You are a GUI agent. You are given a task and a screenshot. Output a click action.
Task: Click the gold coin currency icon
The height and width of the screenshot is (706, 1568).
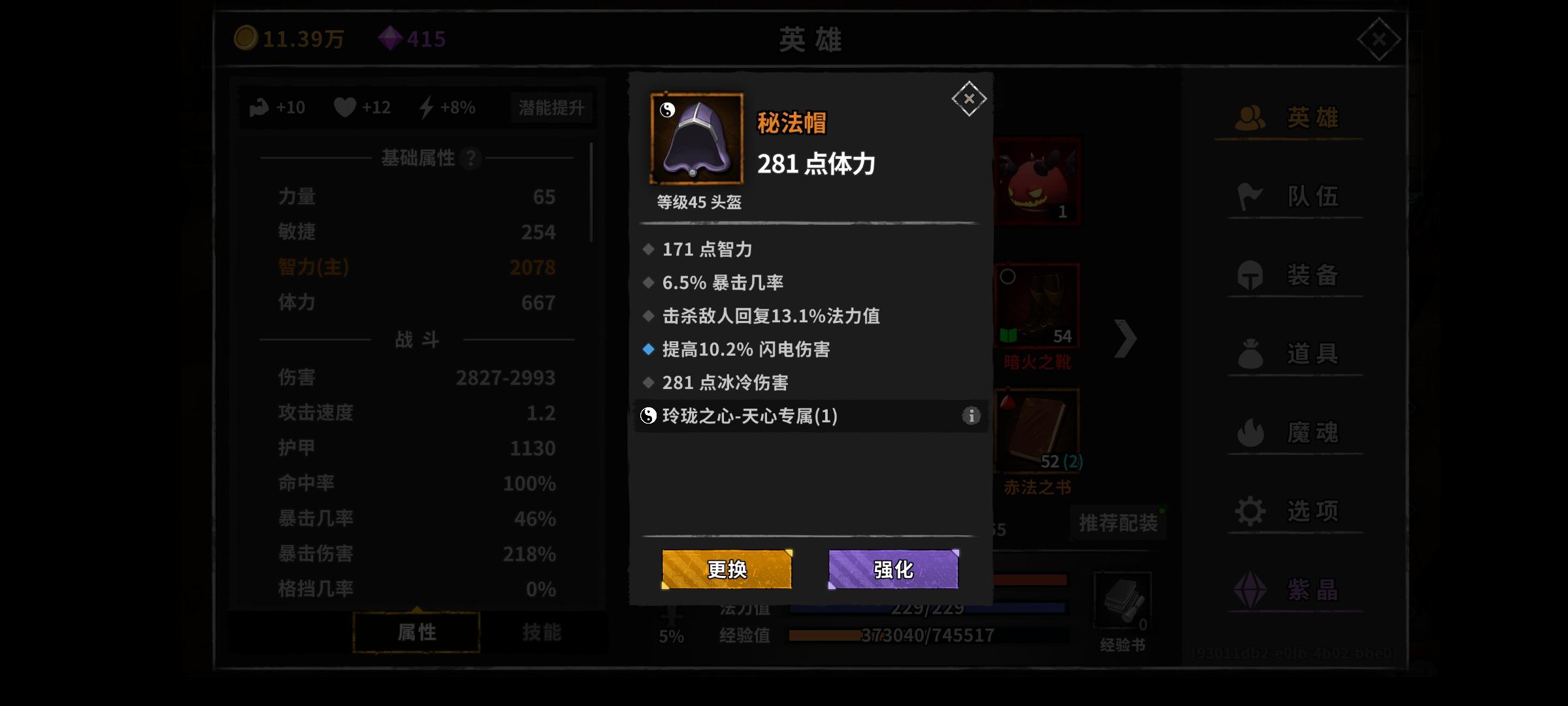(246, 39)
